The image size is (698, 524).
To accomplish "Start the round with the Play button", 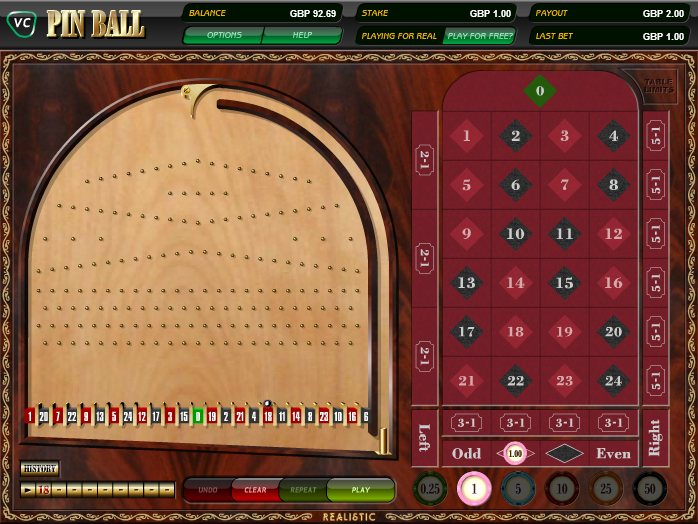I will pos(360,490).
